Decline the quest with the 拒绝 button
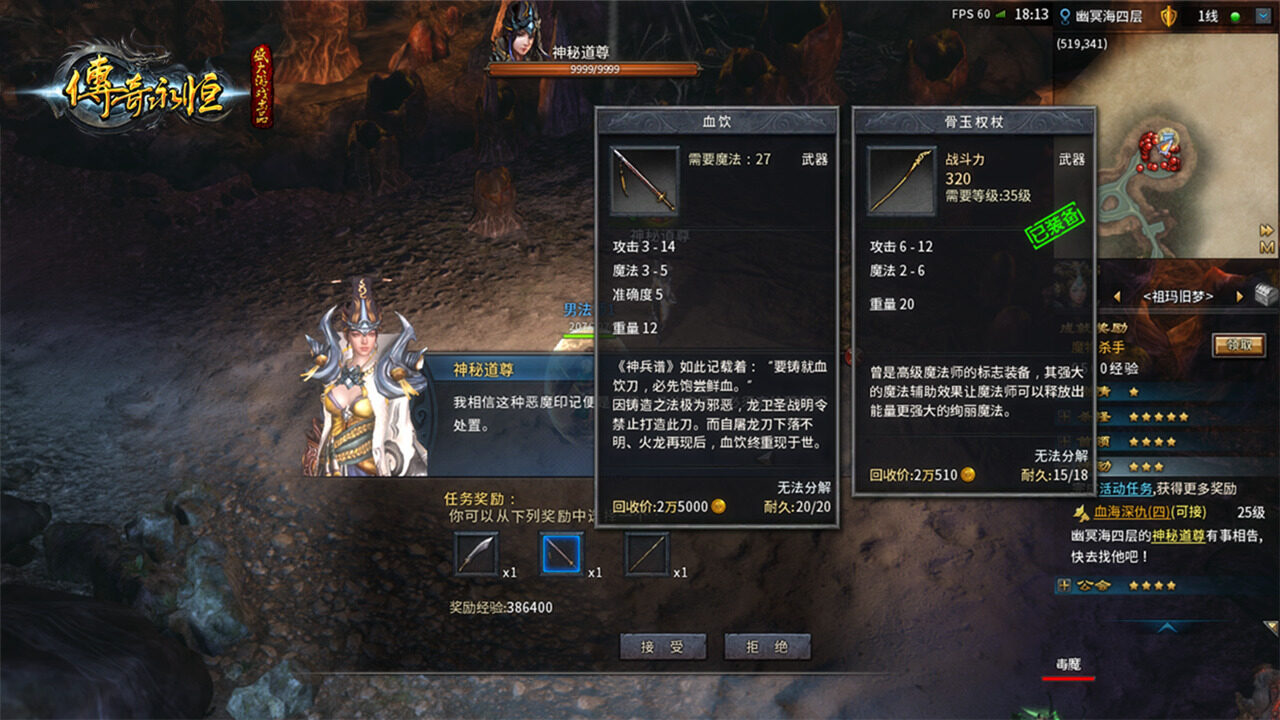This screenshot has height=720, width=1280. coord(767,647)
